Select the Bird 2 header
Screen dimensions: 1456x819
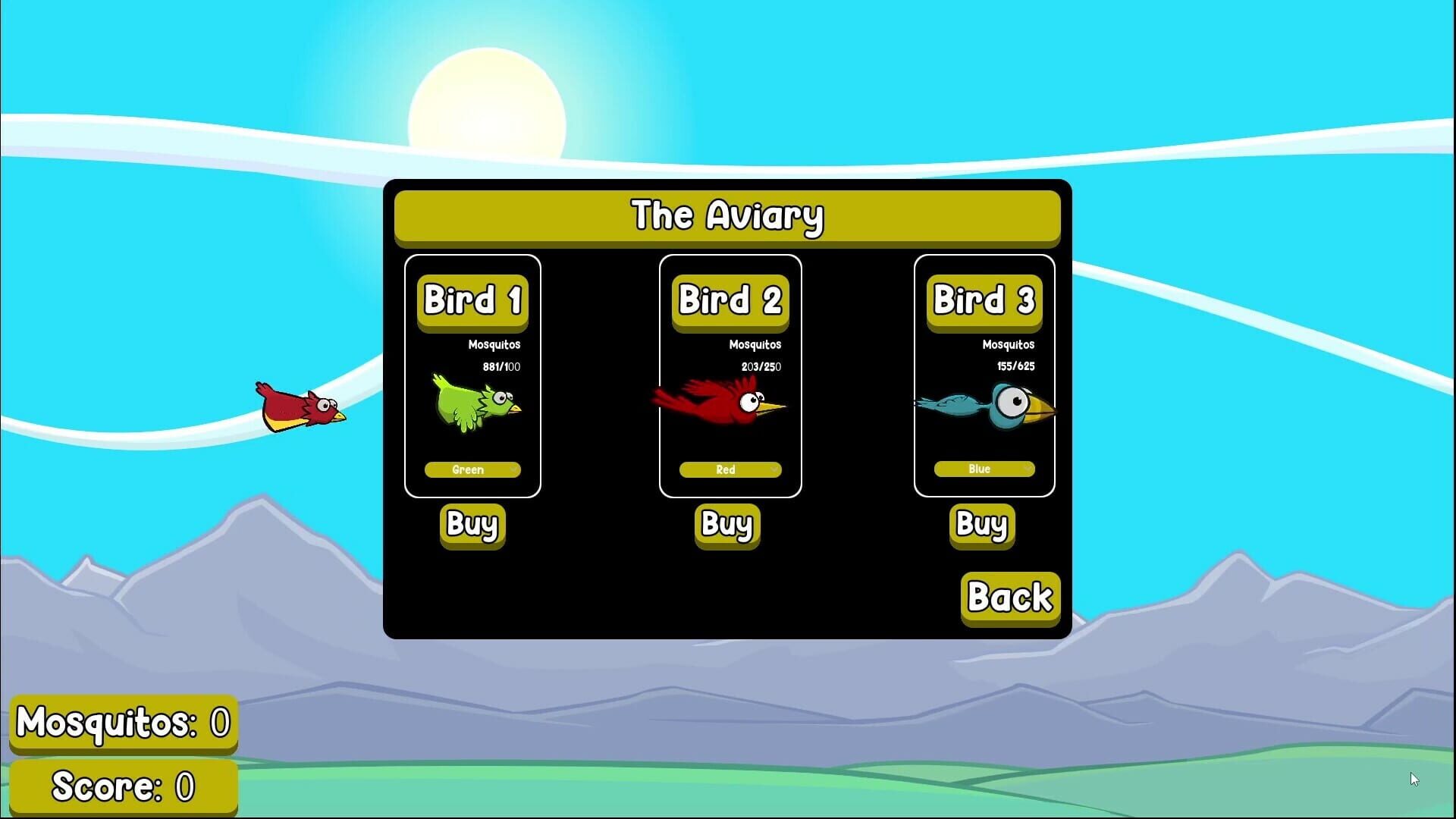pos(730,301)
